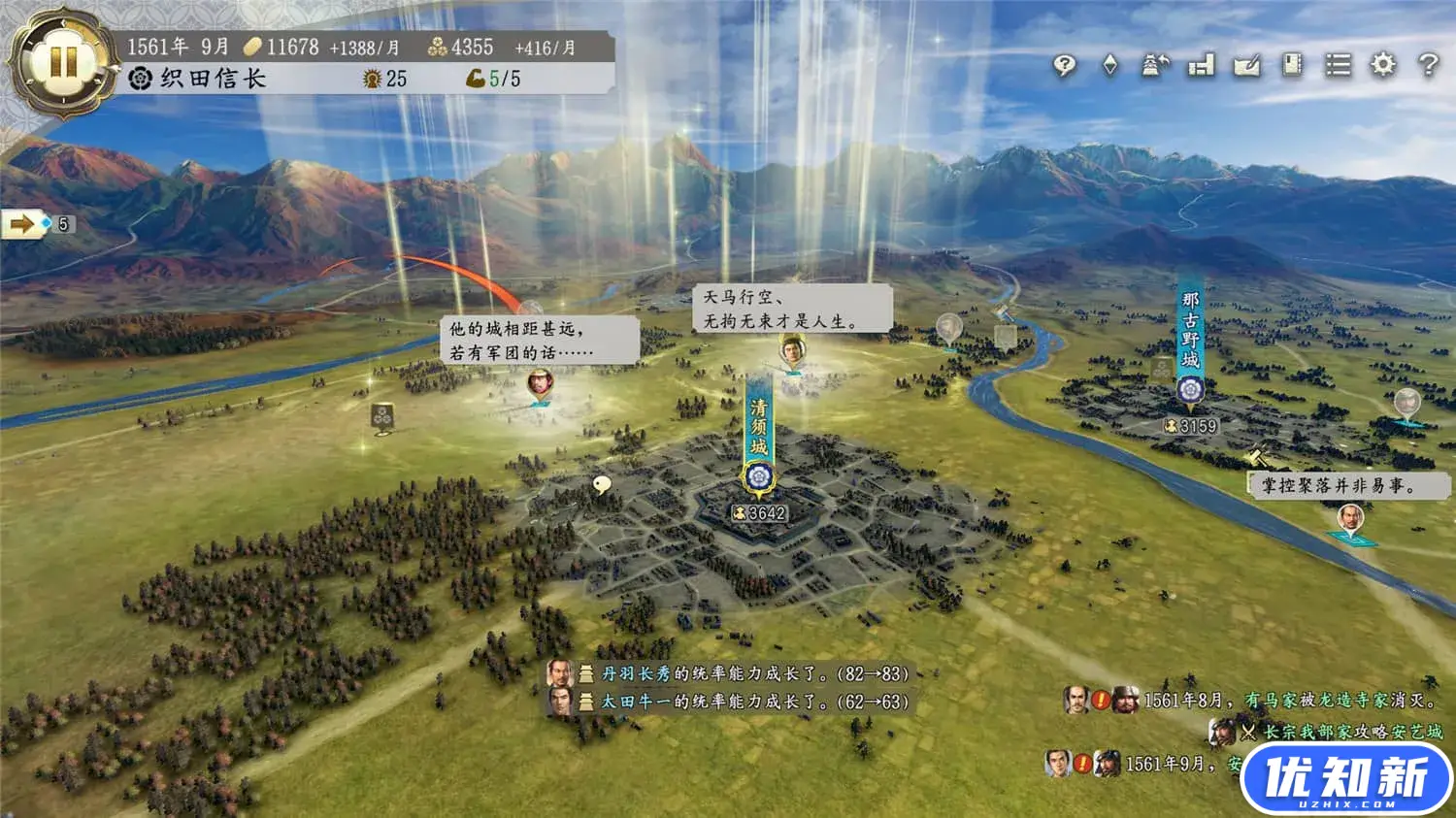Click the arrow tab with number 5

[38, 225]
